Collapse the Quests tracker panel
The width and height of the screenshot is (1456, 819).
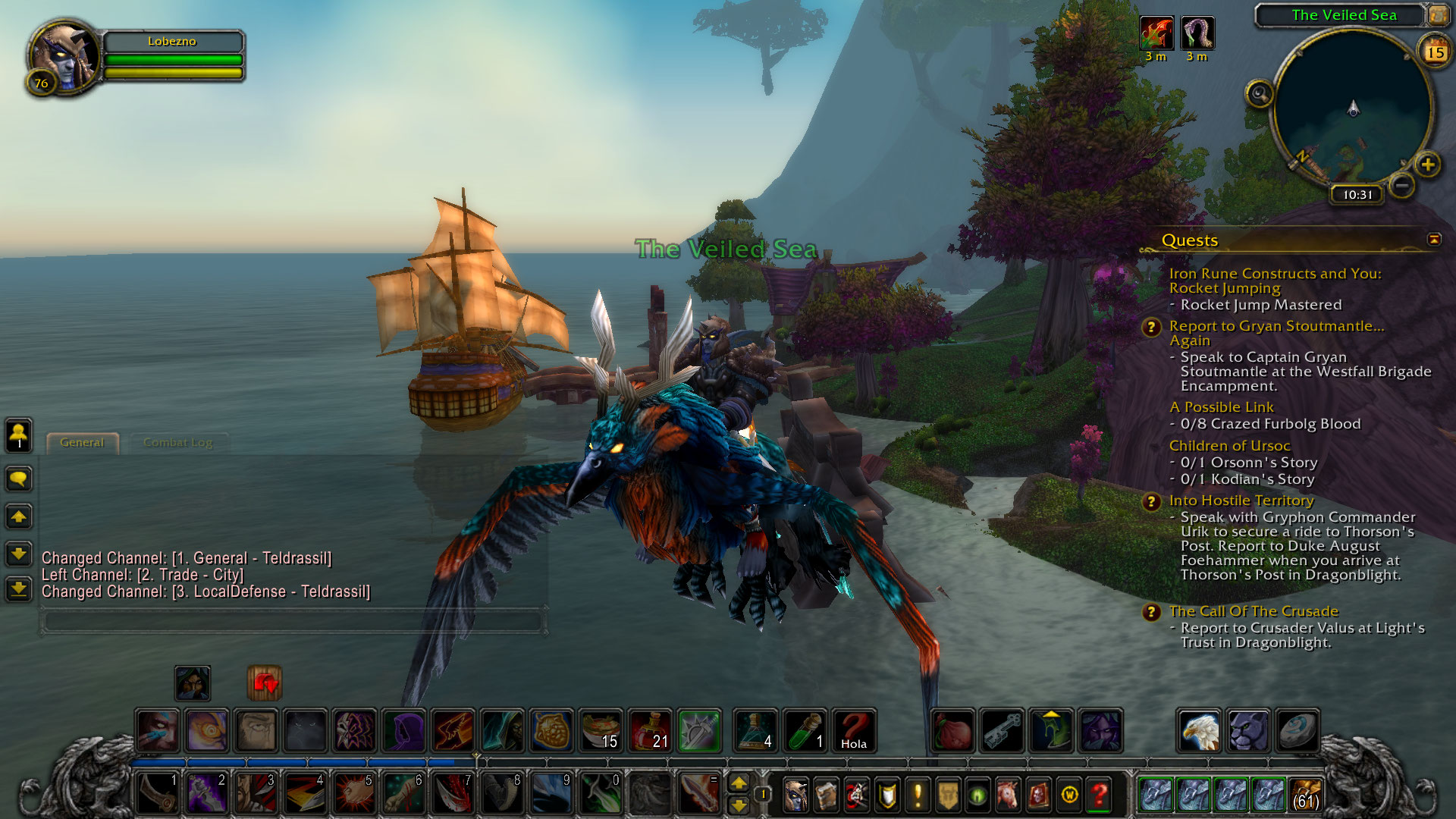coord(1433,240)
